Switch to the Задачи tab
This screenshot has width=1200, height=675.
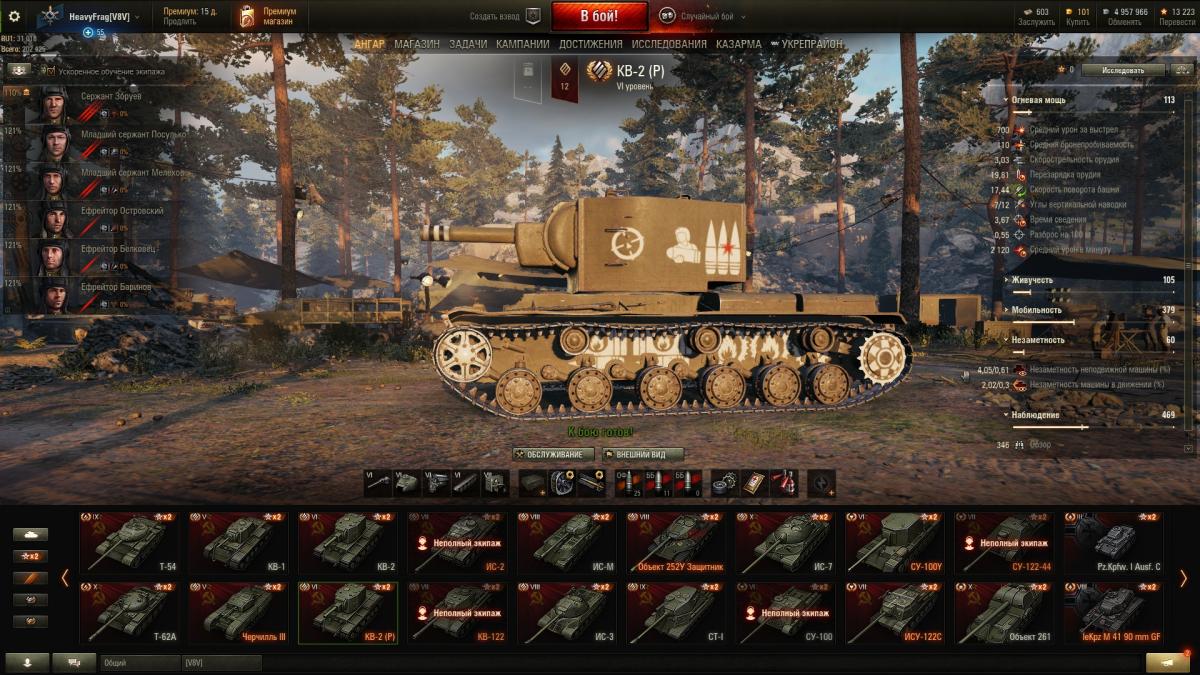[468, 44]
